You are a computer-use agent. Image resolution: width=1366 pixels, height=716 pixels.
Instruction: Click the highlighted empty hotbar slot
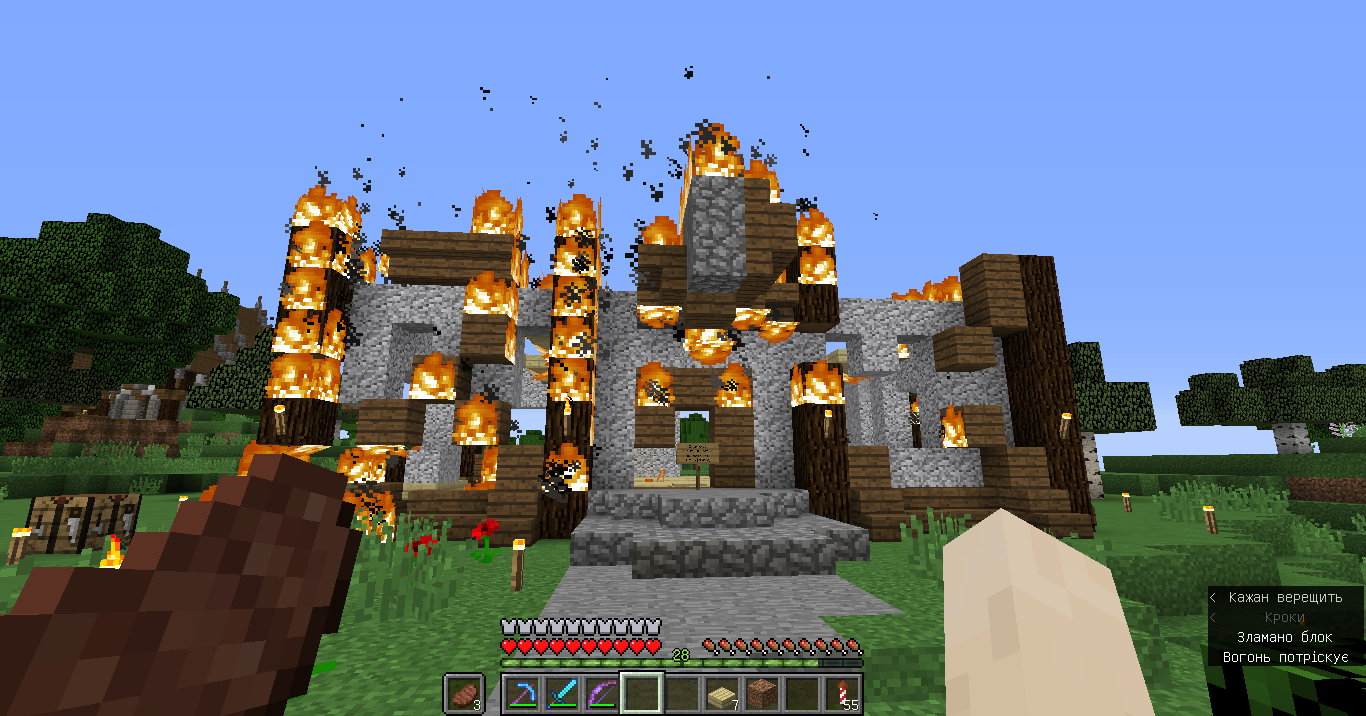[642, 693]
